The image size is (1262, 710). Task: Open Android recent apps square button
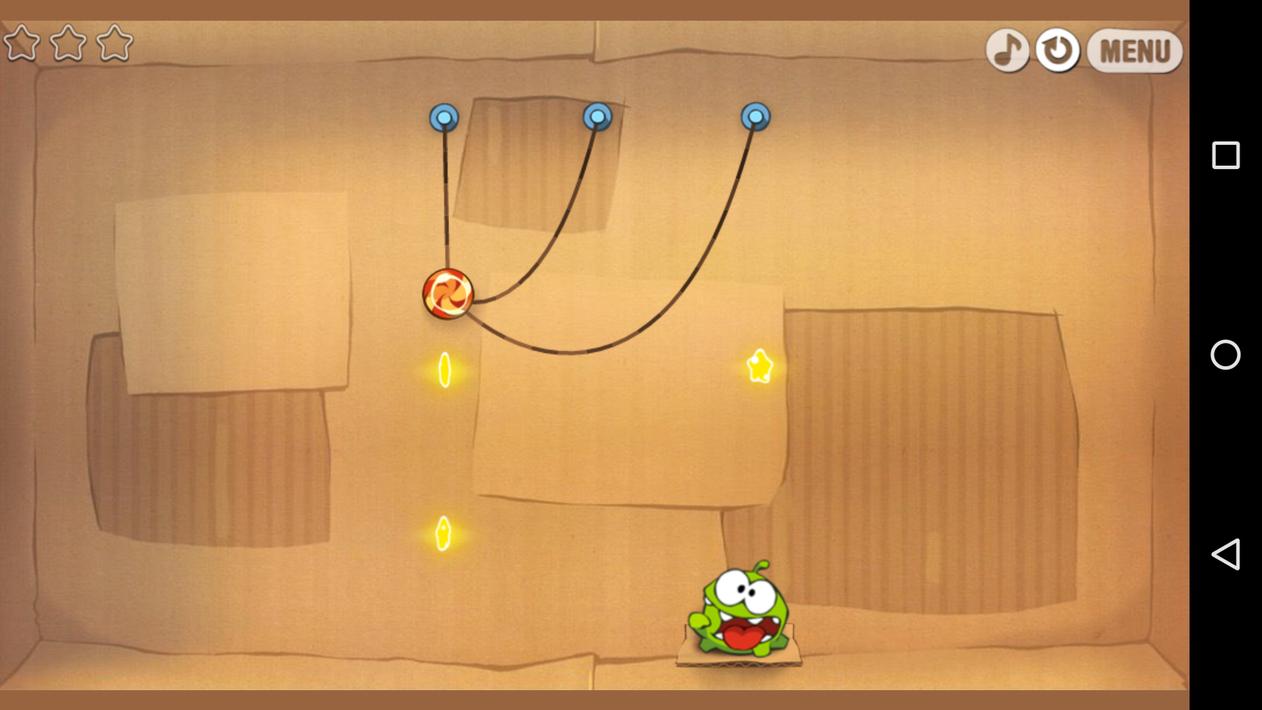(1225, 155)
